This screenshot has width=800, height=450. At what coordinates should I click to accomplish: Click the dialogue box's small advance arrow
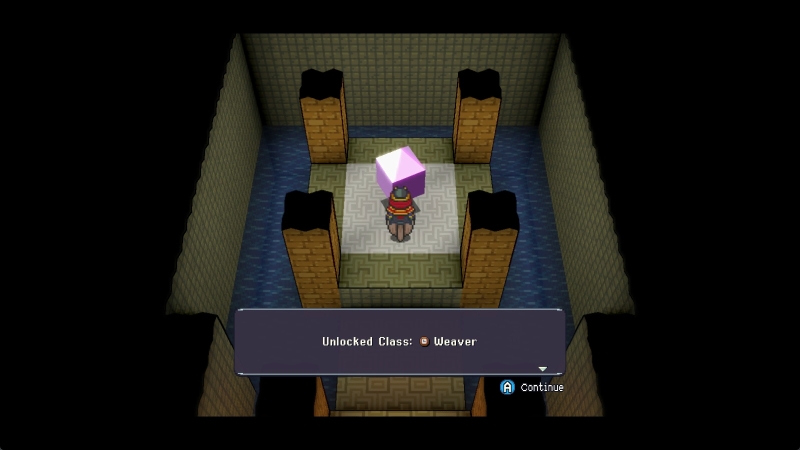tap(543, 369)
